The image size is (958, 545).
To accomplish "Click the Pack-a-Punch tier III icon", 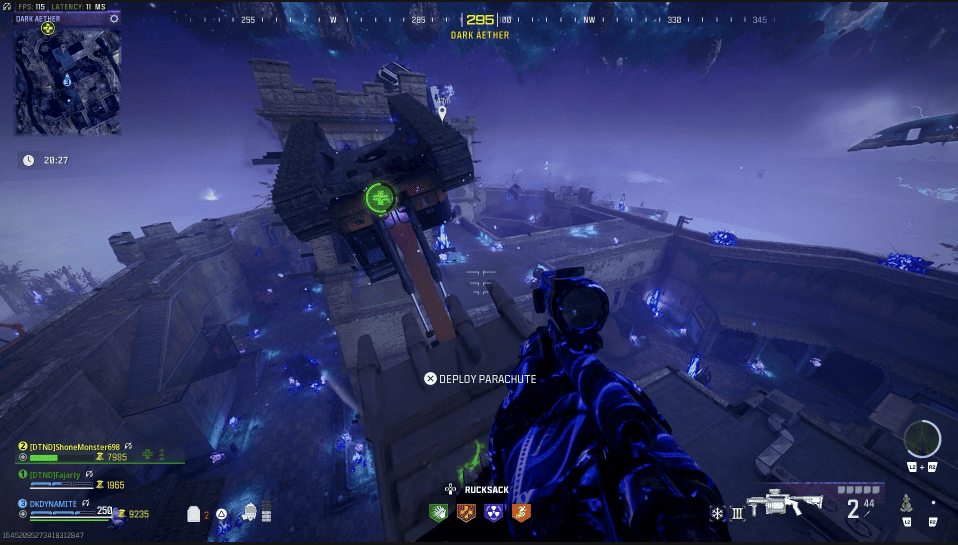I will click(738, 514).
